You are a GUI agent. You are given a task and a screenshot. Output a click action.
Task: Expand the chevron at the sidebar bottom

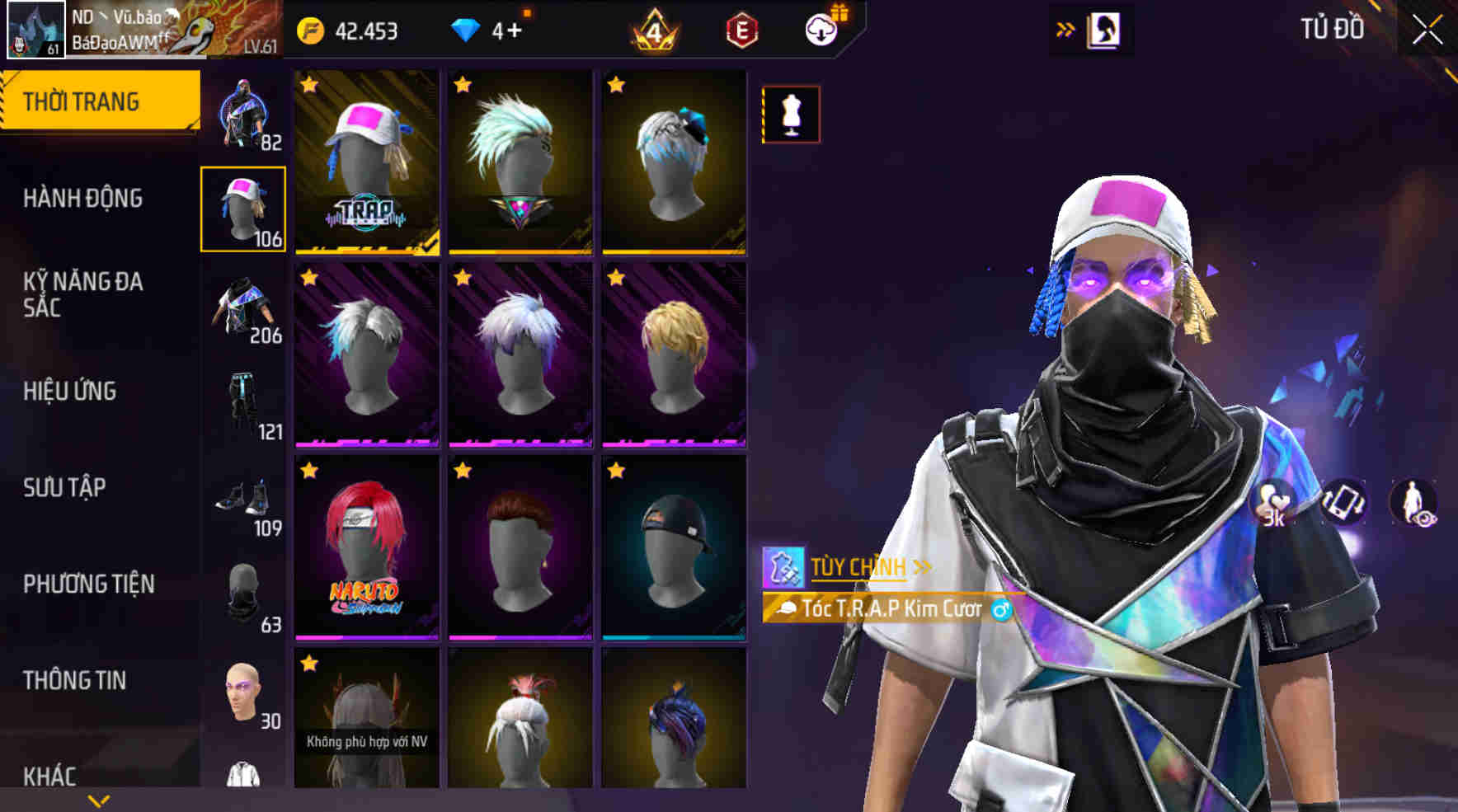99,800
